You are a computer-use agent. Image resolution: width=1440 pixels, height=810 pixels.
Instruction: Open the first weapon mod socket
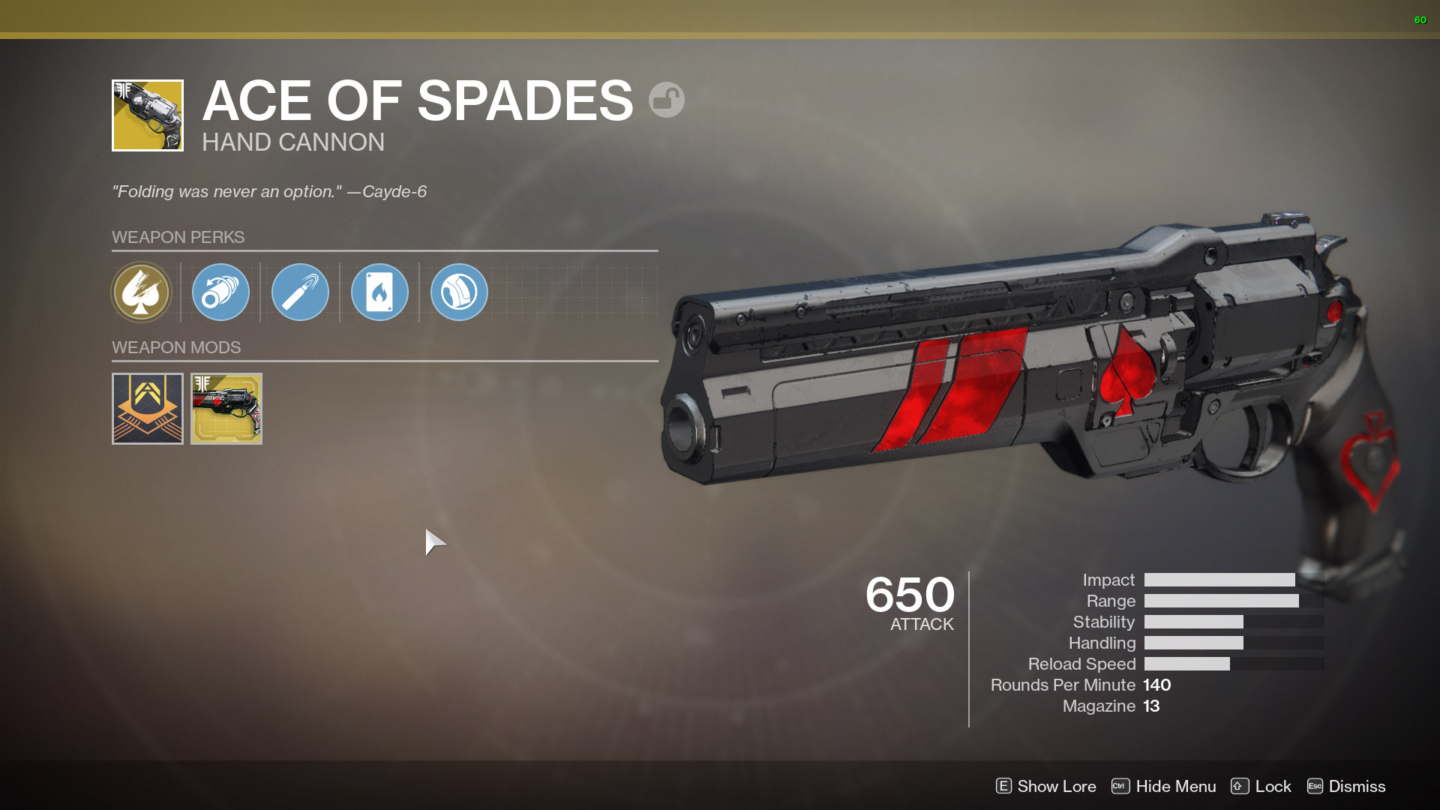147,408
